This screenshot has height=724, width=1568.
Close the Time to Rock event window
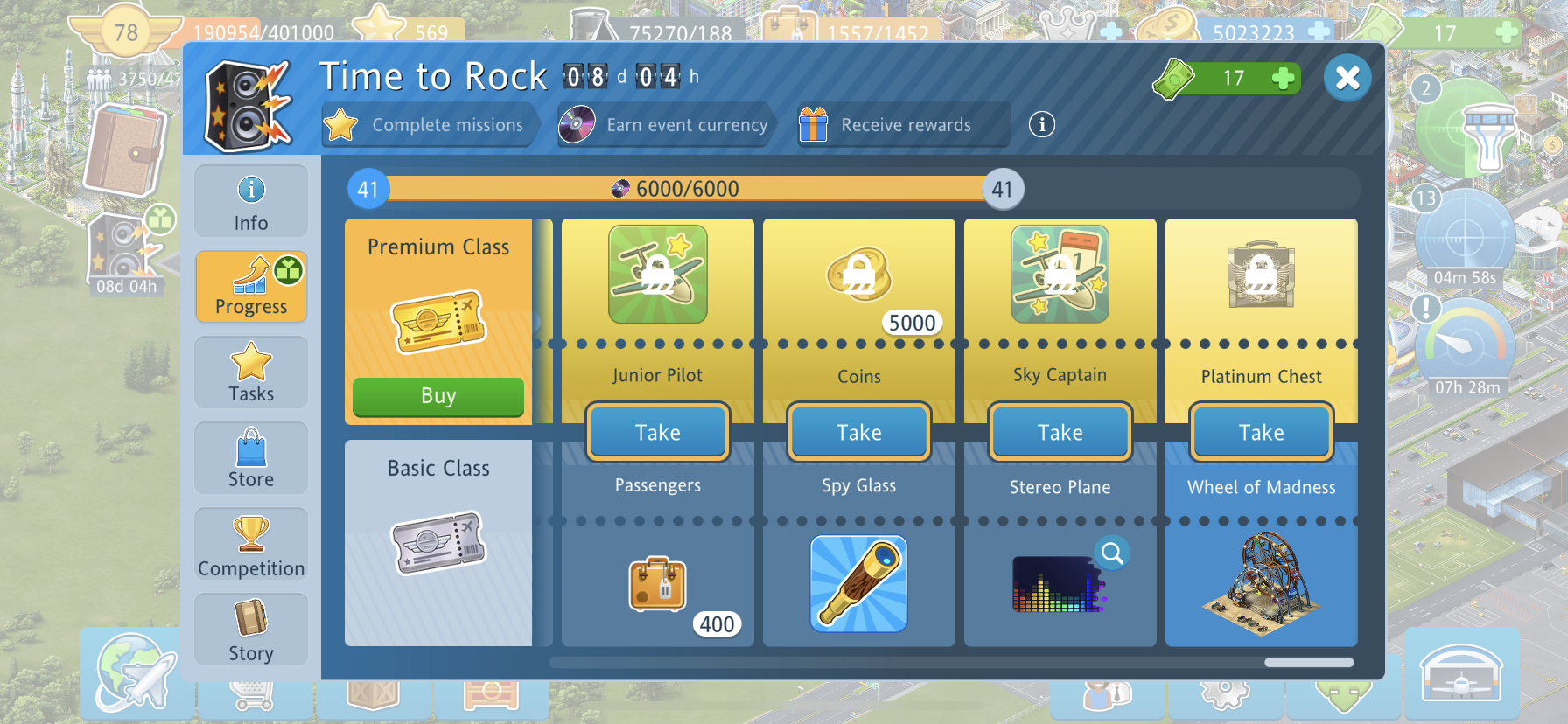point(1347,78)
